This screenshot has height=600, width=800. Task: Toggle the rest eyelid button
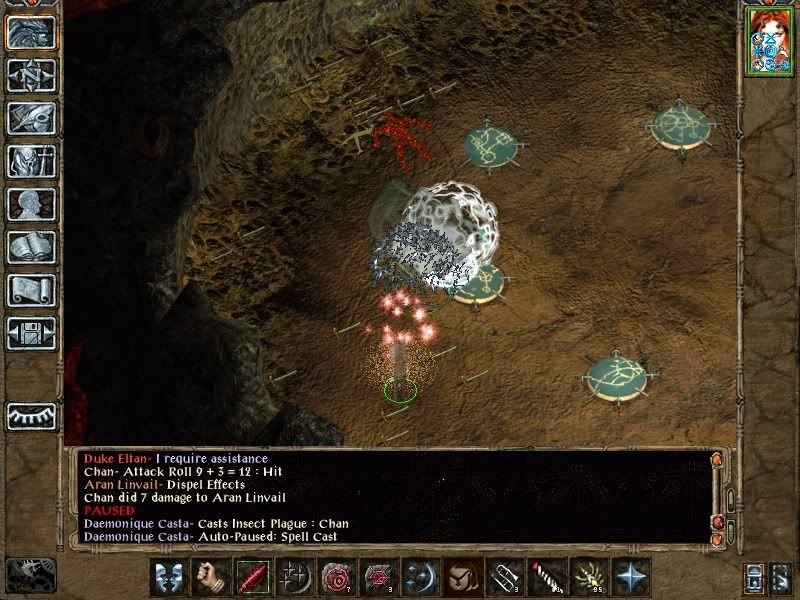pyautogui.click(x=31, y=415)
